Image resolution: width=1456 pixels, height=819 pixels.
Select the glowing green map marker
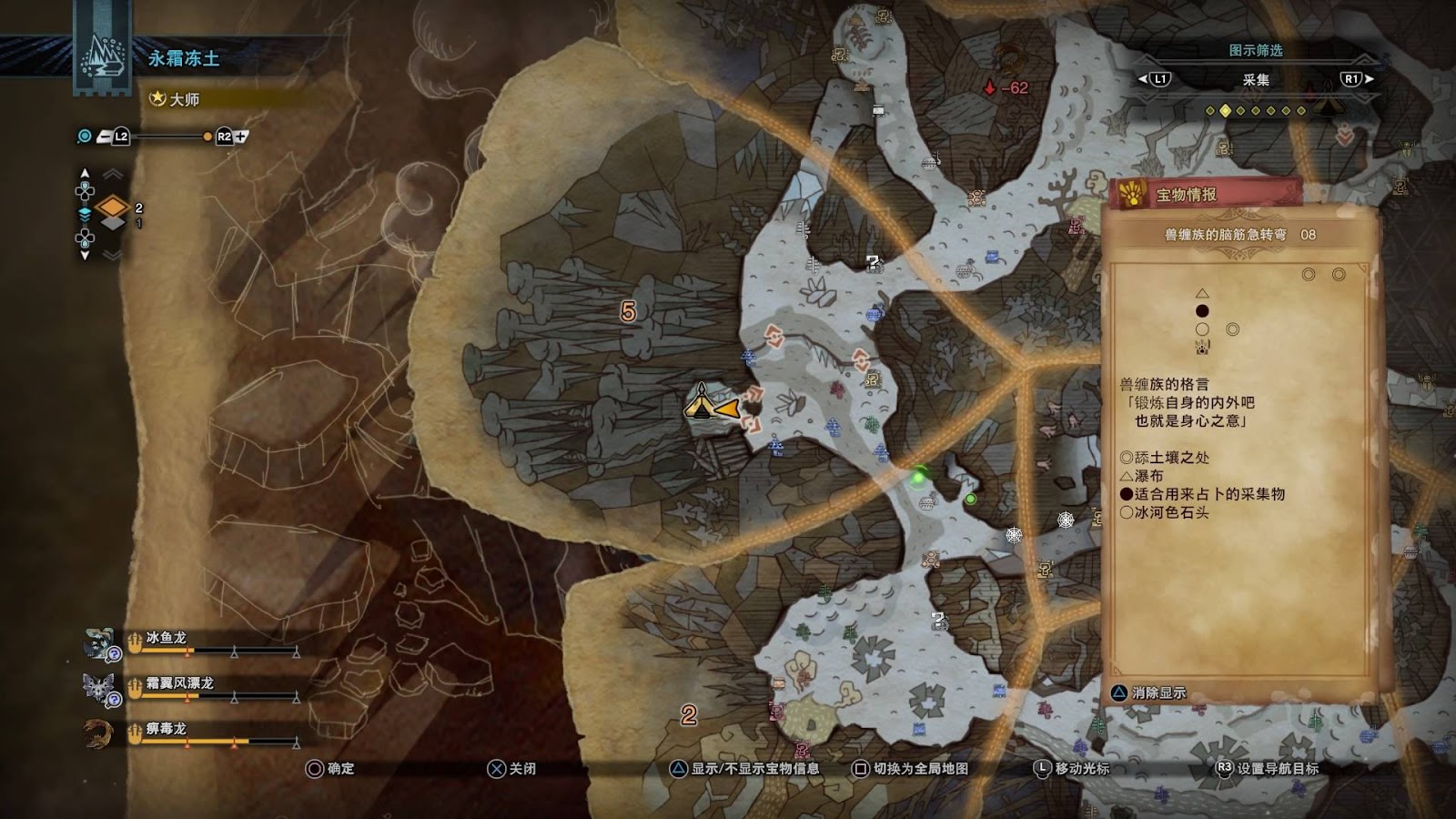919,474
